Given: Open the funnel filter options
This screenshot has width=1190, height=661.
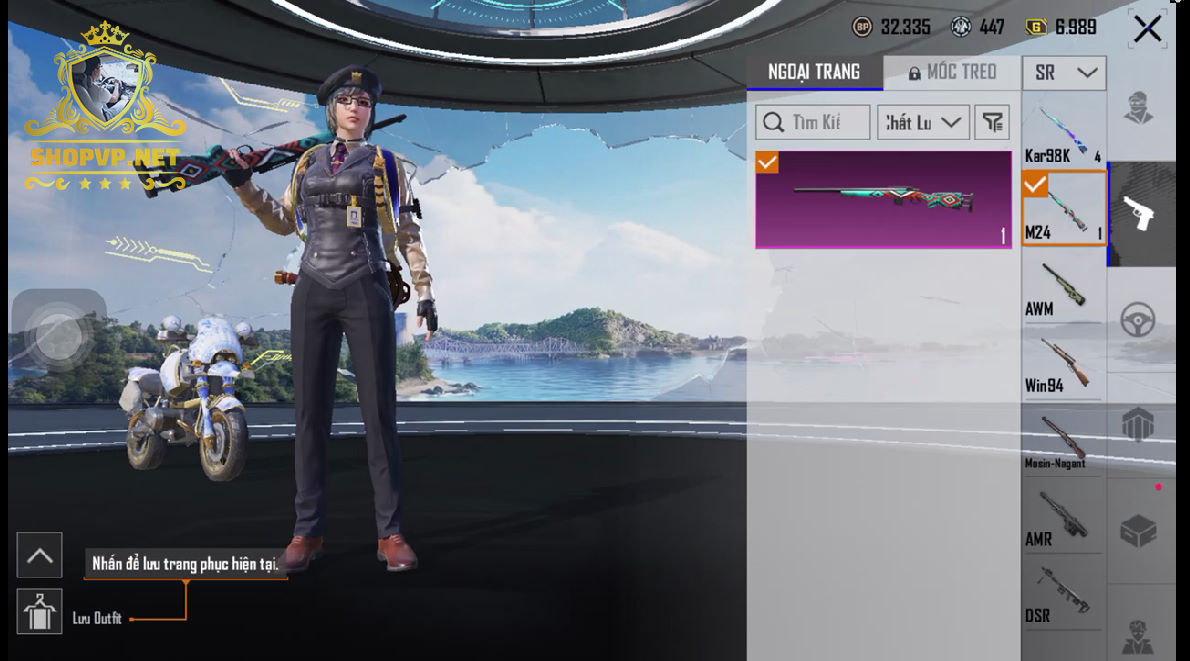Looking at the screenshot, I should pyautogui.click(x=992, y=122).
